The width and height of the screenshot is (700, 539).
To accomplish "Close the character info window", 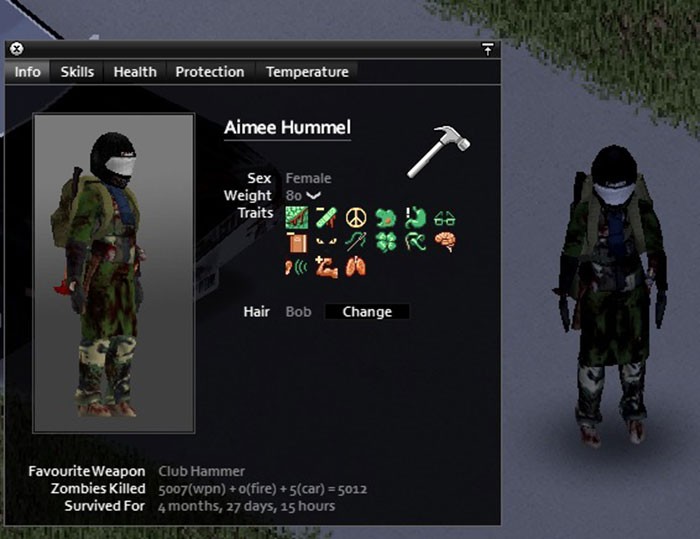I will [x=17, y=49].
